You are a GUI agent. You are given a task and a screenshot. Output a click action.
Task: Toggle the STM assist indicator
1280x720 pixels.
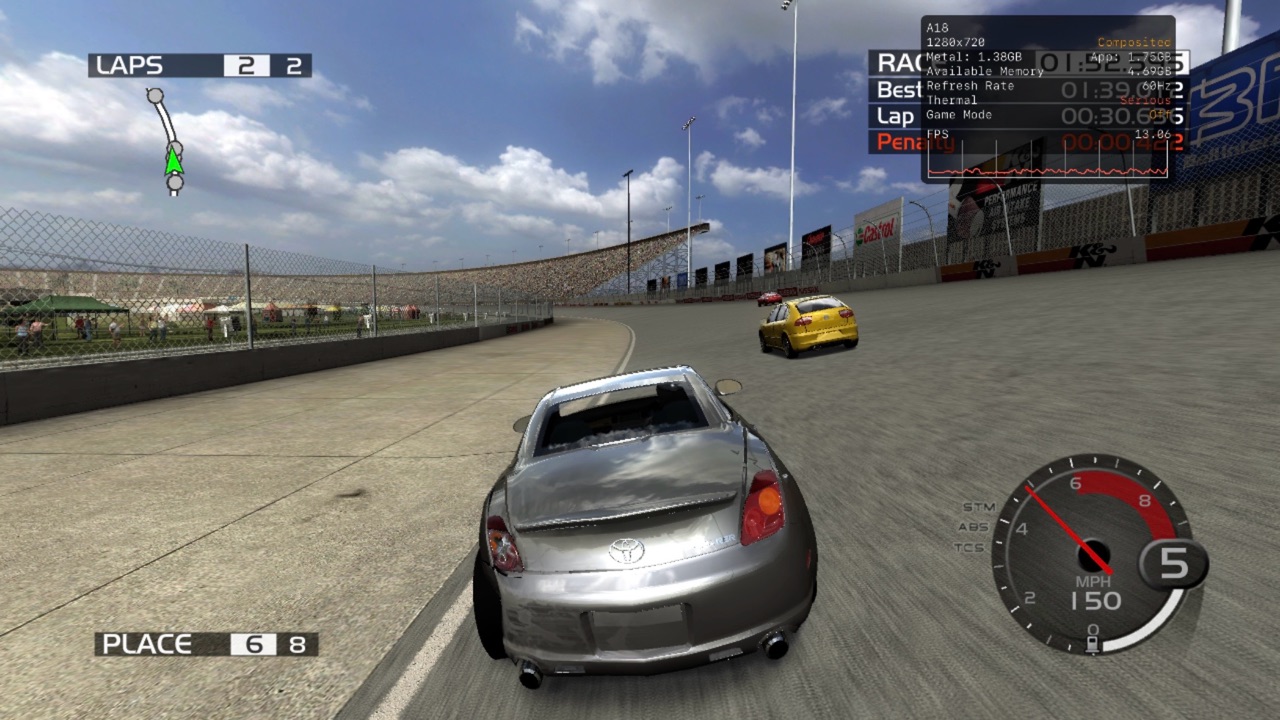point(978,507)
